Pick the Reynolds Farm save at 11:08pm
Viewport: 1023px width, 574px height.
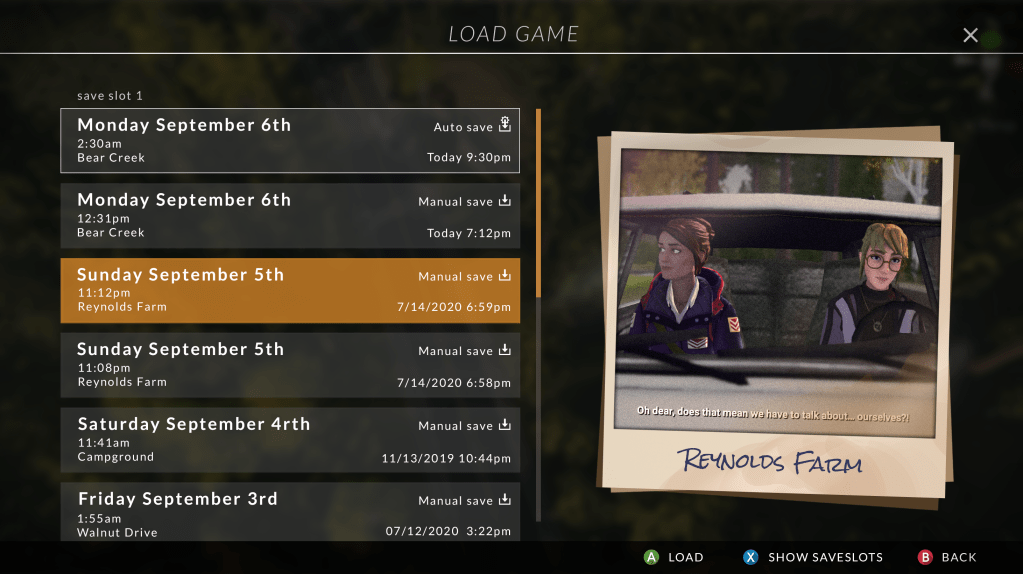pyautogui.click(x=290, y=365)
